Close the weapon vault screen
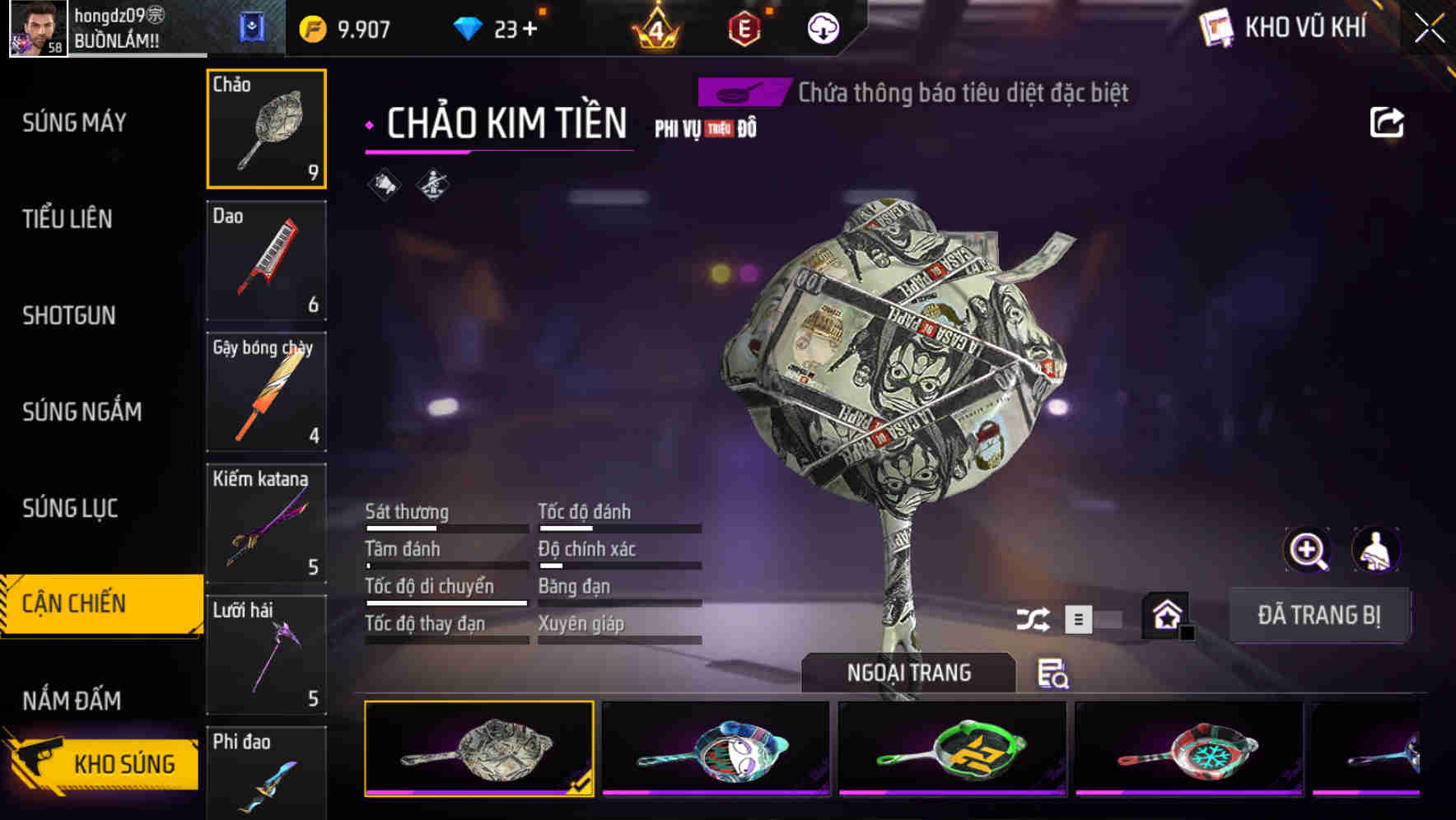 pyautogui.click(x=1430, y=29)
